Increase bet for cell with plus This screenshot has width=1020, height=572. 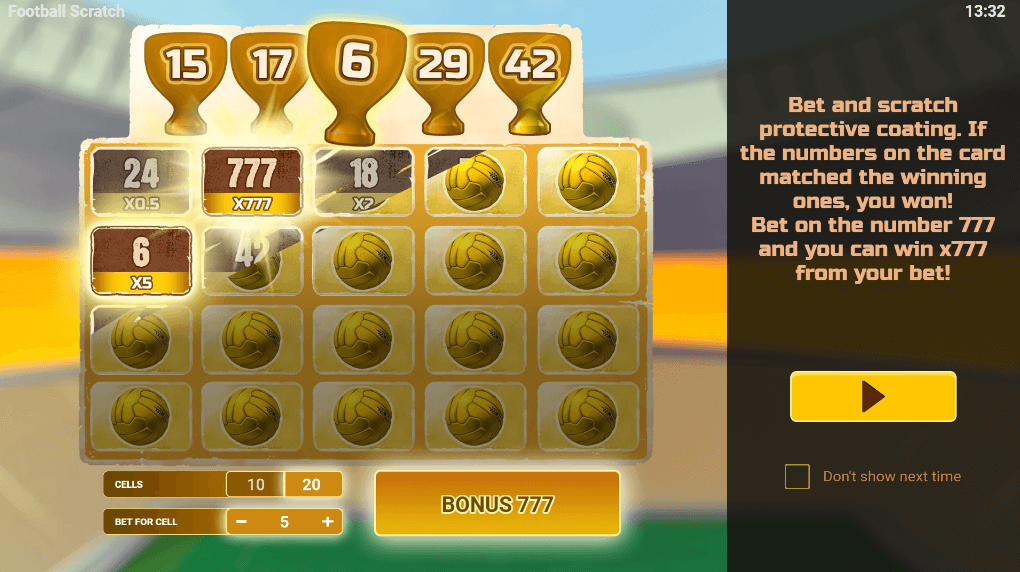[x=327, y=522]
